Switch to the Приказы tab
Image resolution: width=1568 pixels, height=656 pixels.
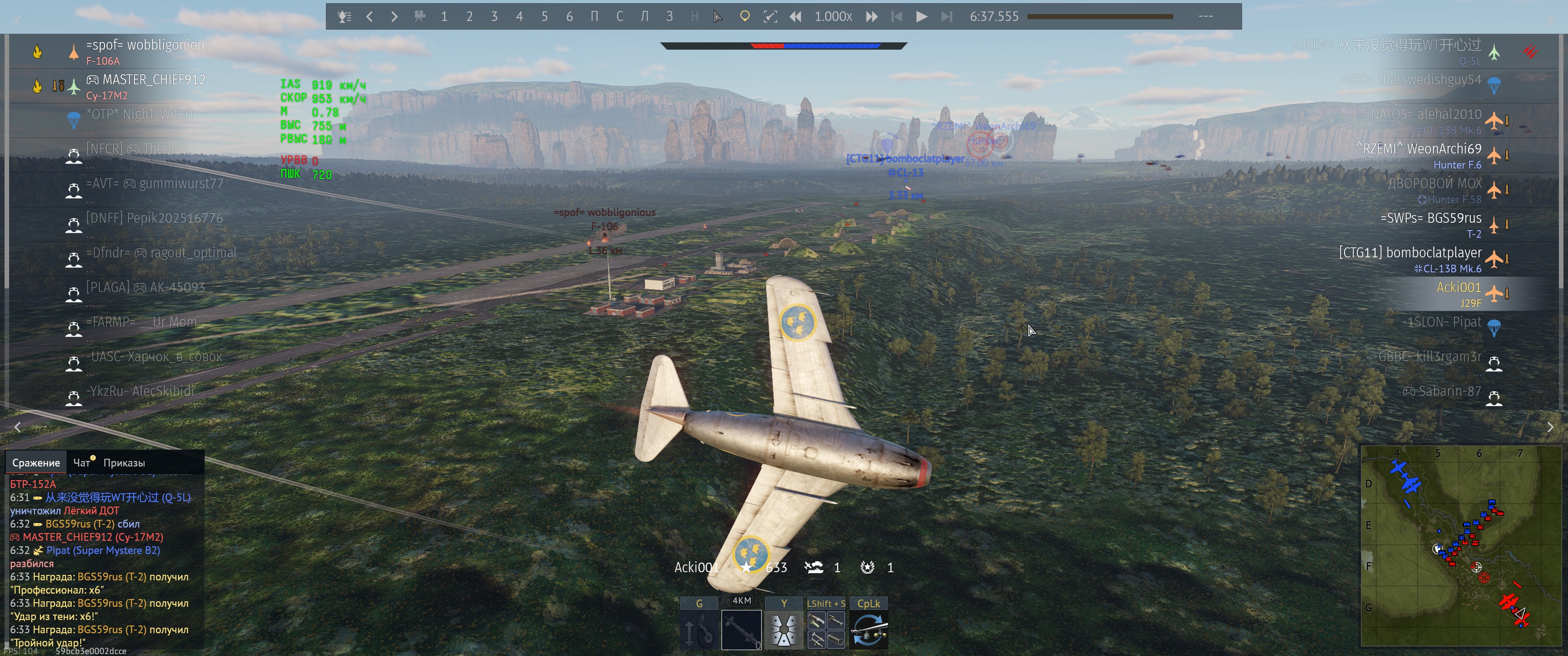[x=124, y=462]
